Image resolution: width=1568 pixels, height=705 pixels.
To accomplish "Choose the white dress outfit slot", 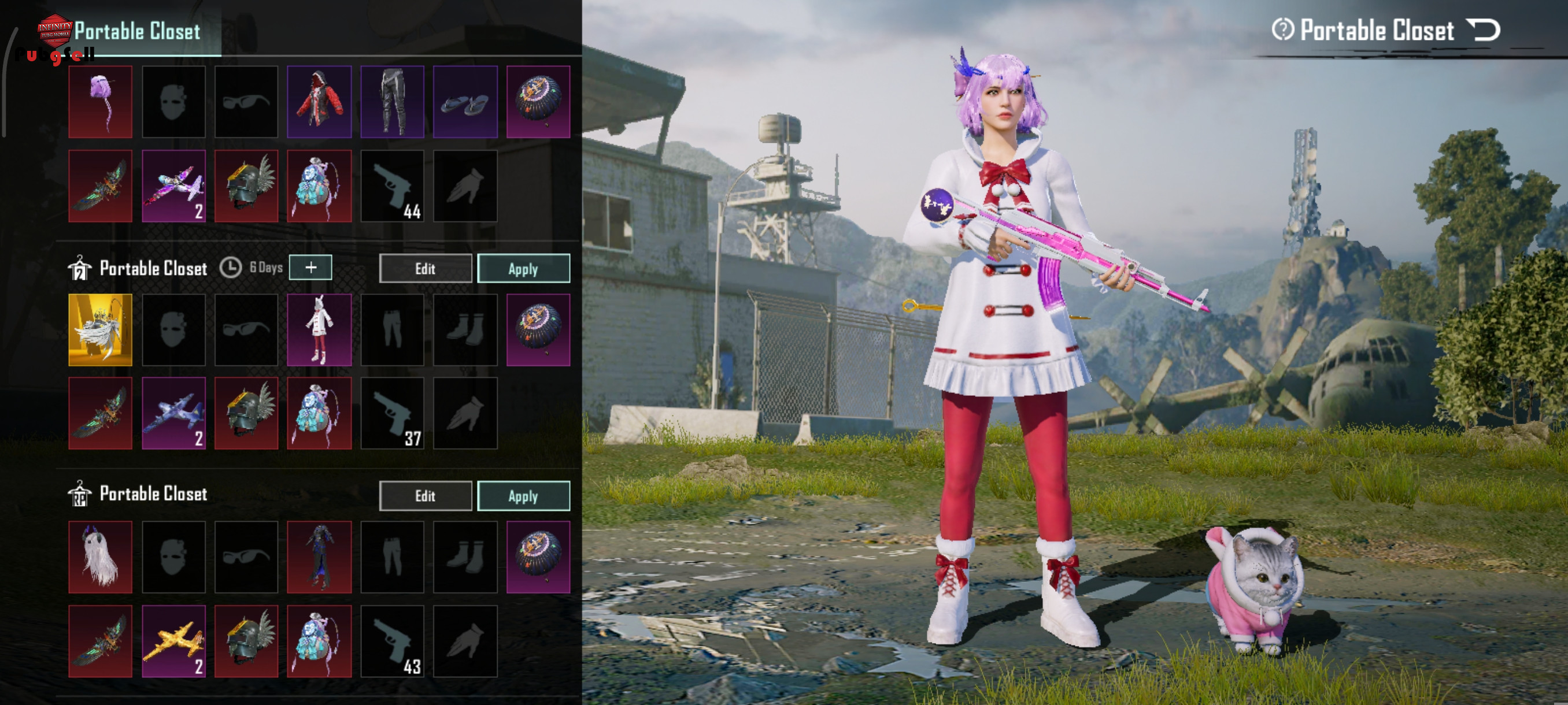I will coord(319,330).
